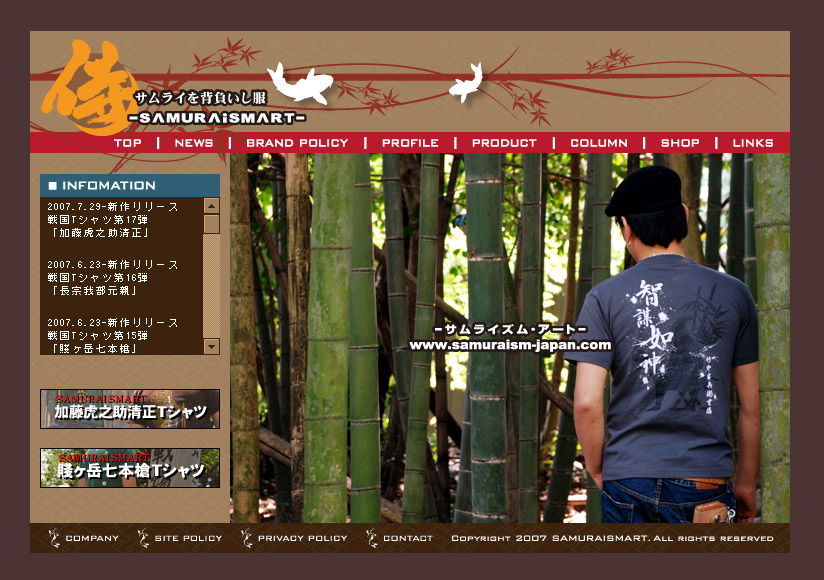The width and height of the screenshot is (824, 580).
Task: Select CONTACT in the footer
Action: (x=408, y=538)
